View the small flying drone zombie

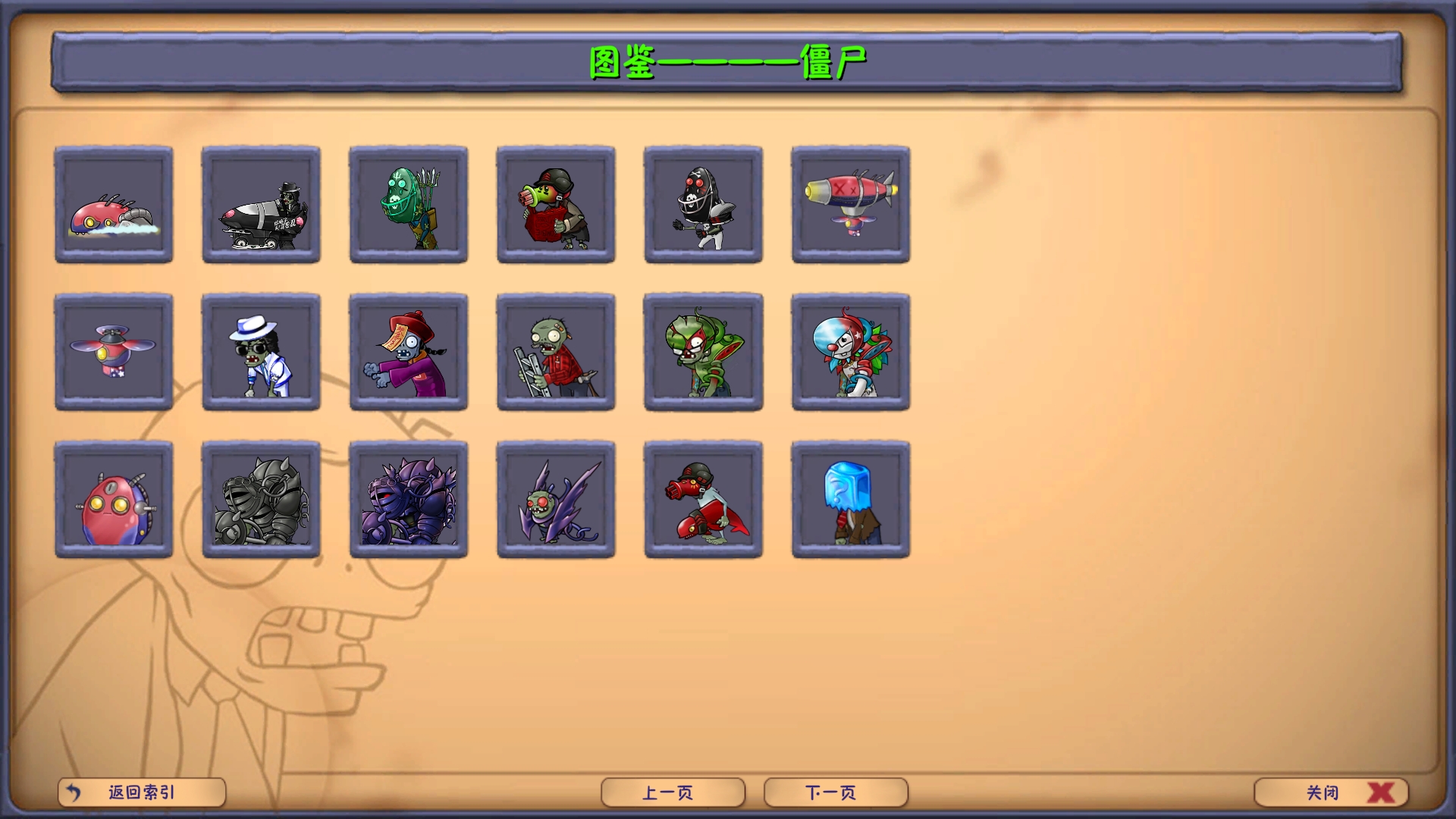pyautogui.click(x=115, y=353)
